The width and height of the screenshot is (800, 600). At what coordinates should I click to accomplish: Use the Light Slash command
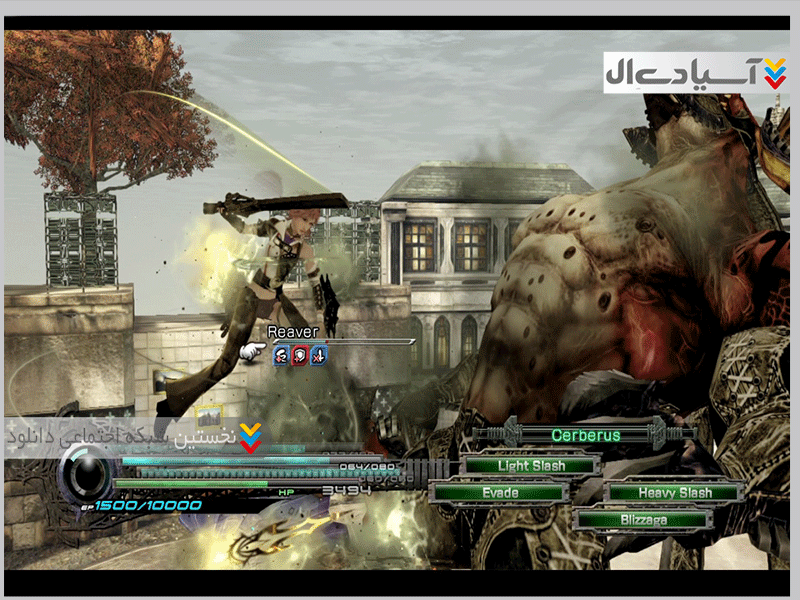531,466
